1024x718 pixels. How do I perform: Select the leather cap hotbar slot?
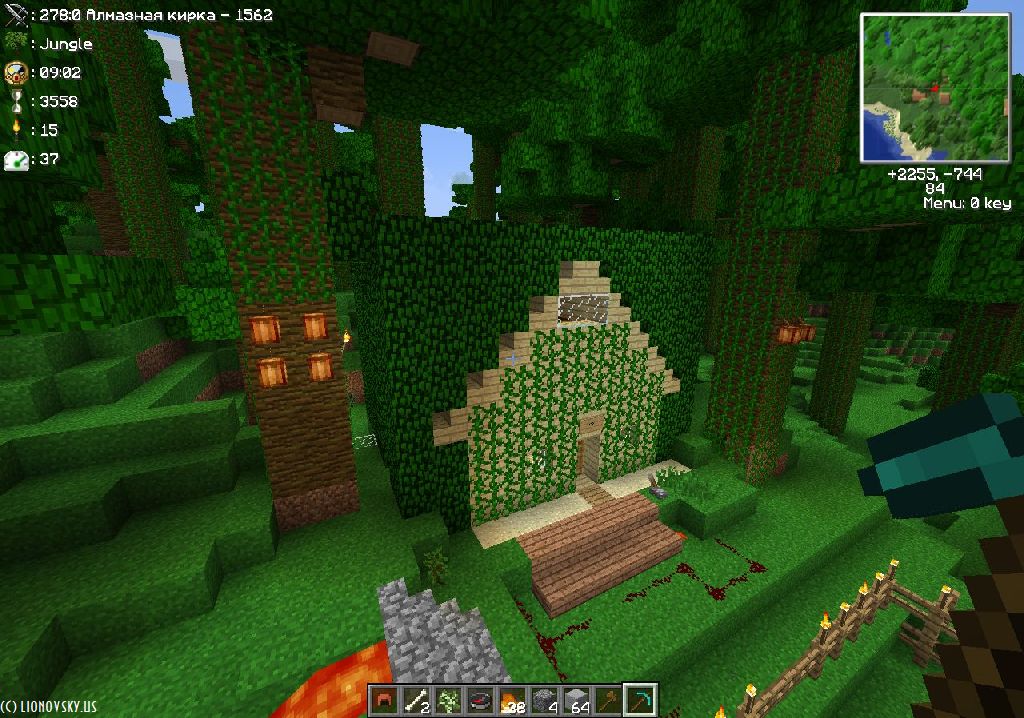tap(385, 700)
